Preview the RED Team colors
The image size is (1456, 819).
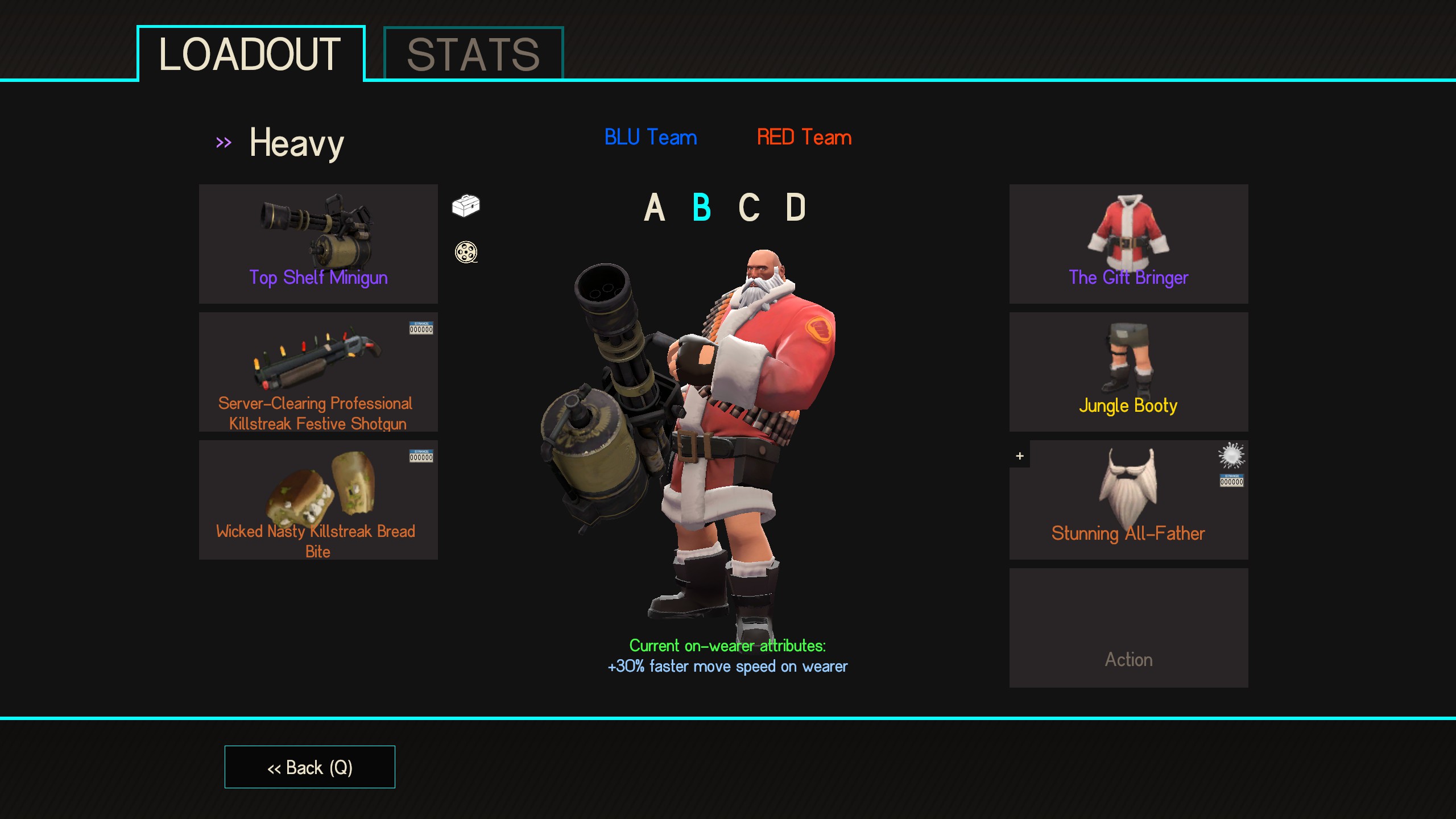pos(804,137)
